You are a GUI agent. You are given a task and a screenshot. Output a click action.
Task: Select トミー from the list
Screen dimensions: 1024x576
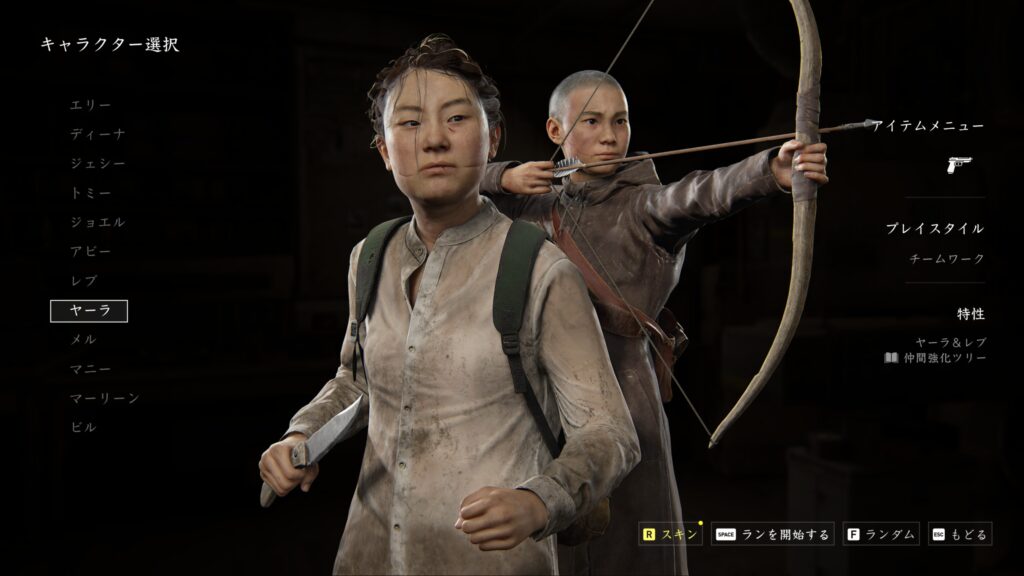click(x=90, y=193)
